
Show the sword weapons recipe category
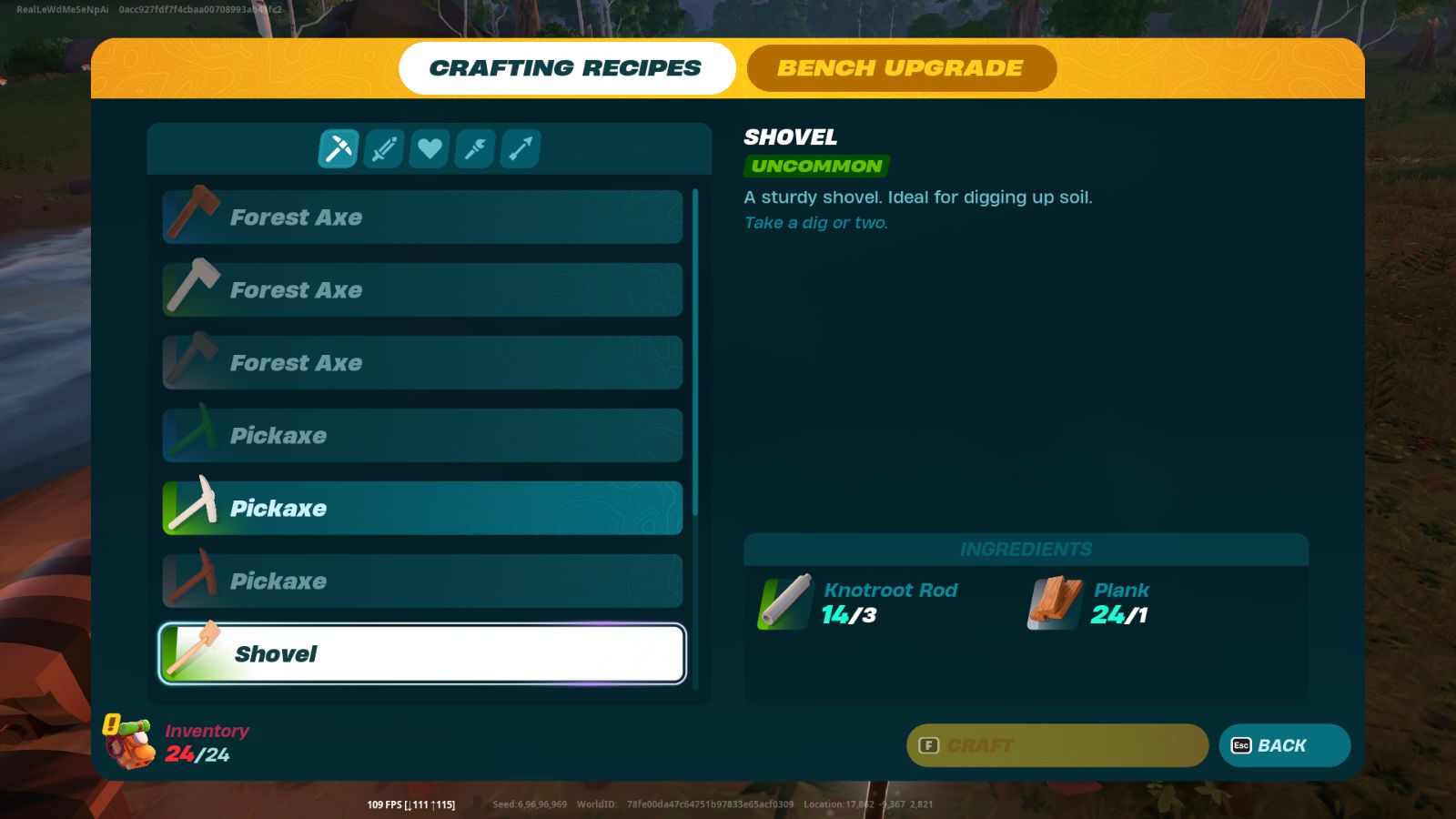(x=384, y=148)
